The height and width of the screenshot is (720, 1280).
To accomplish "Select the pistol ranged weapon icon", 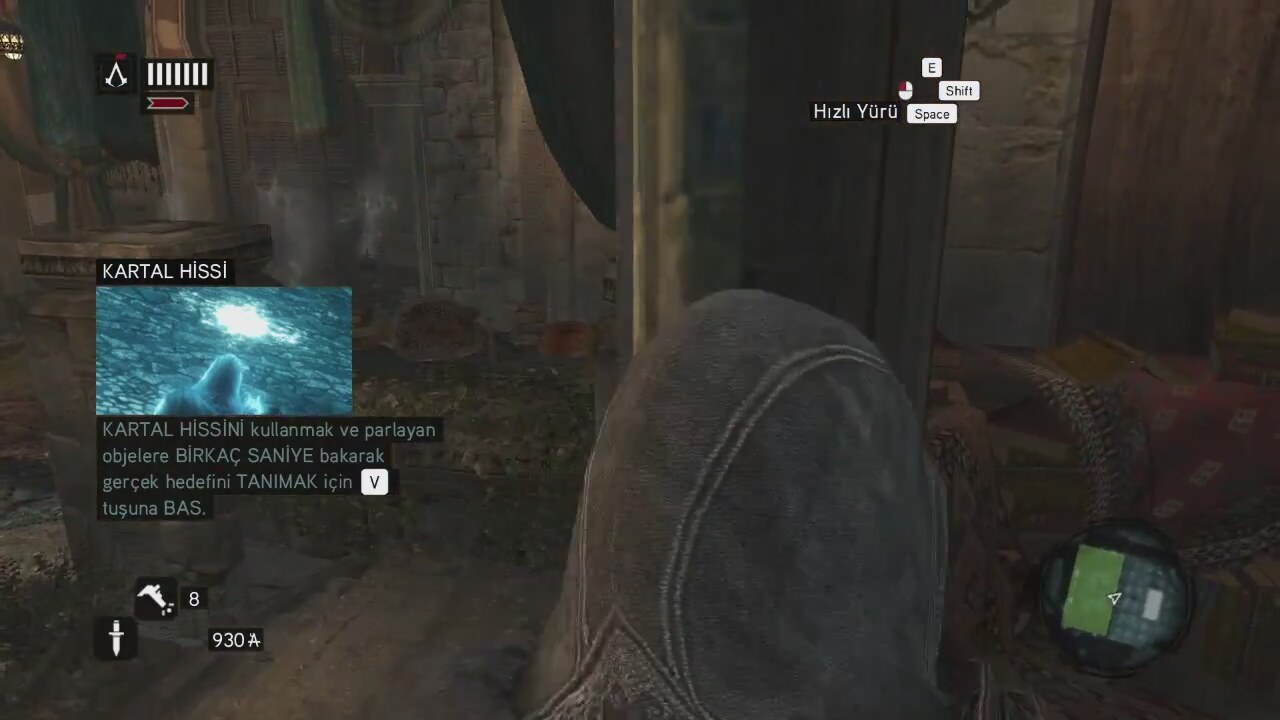I will pyautogui.click(x=156, y=598).
